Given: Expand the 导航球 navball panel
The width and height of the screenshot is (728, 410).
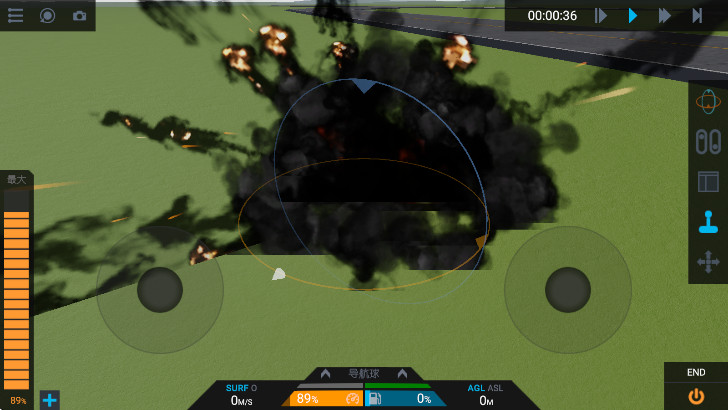Looking at the screenshot, I should 364,373.
